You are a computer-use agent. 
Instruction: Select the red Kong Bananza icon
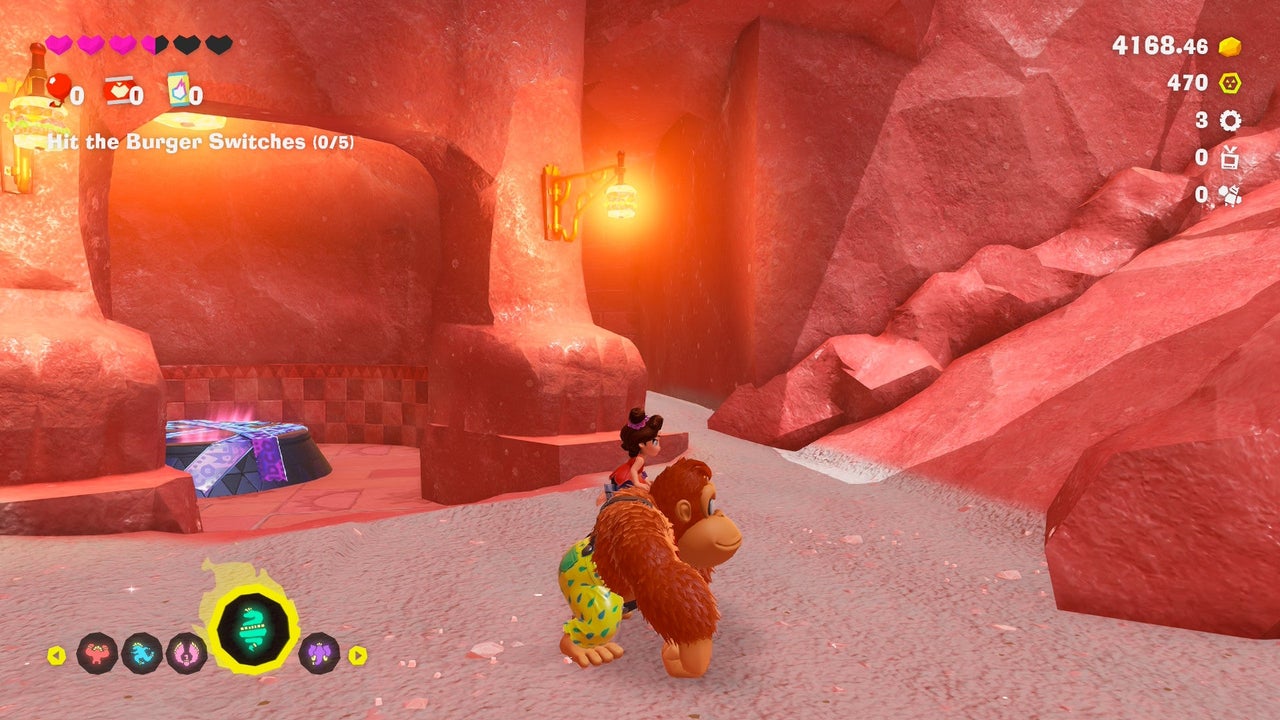point(97,653)
